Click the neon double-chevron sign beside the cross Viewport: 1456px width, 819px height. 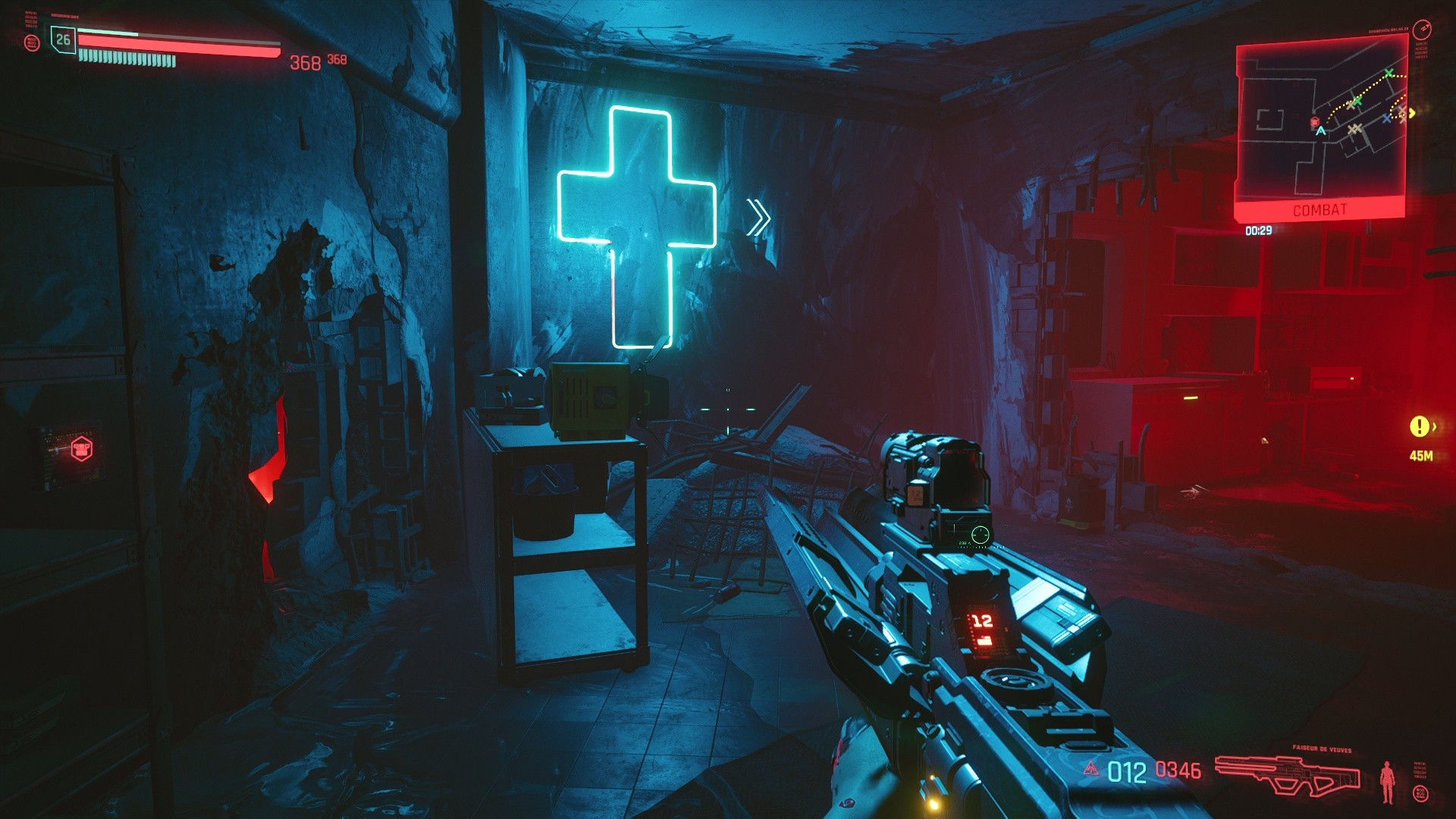[758, 217]
